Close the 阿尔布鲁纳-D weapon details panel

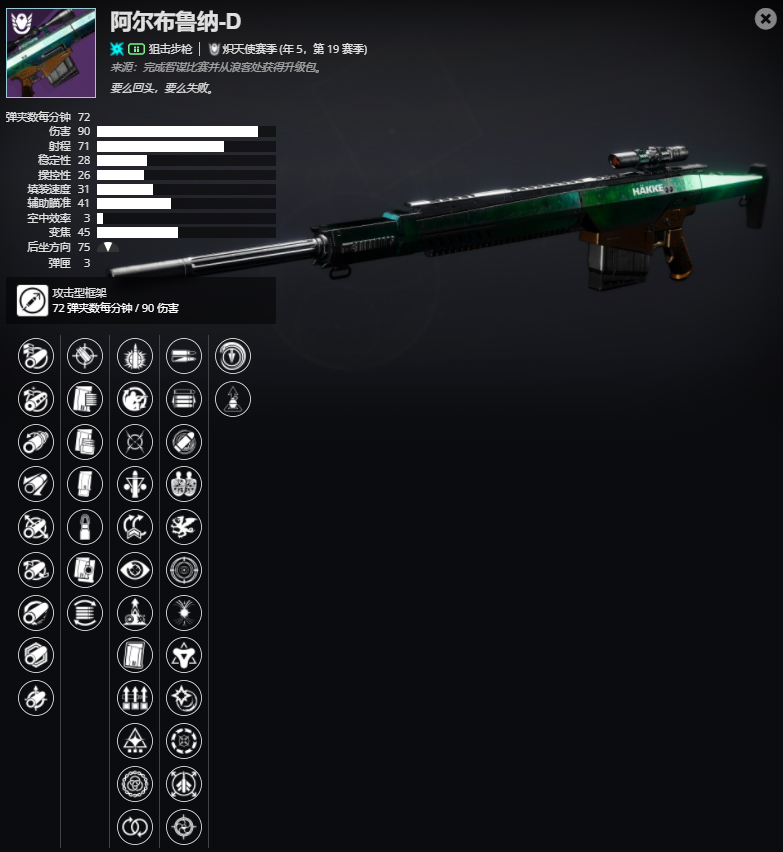[764, 19]
